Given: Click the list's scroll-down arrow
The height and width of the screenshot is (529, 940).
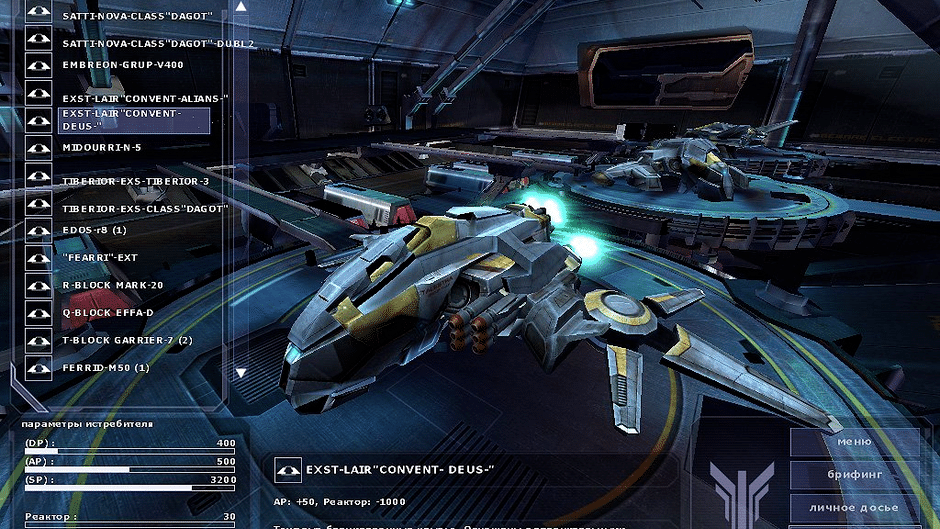Looking at the screenshot, I should click(240, 373).
